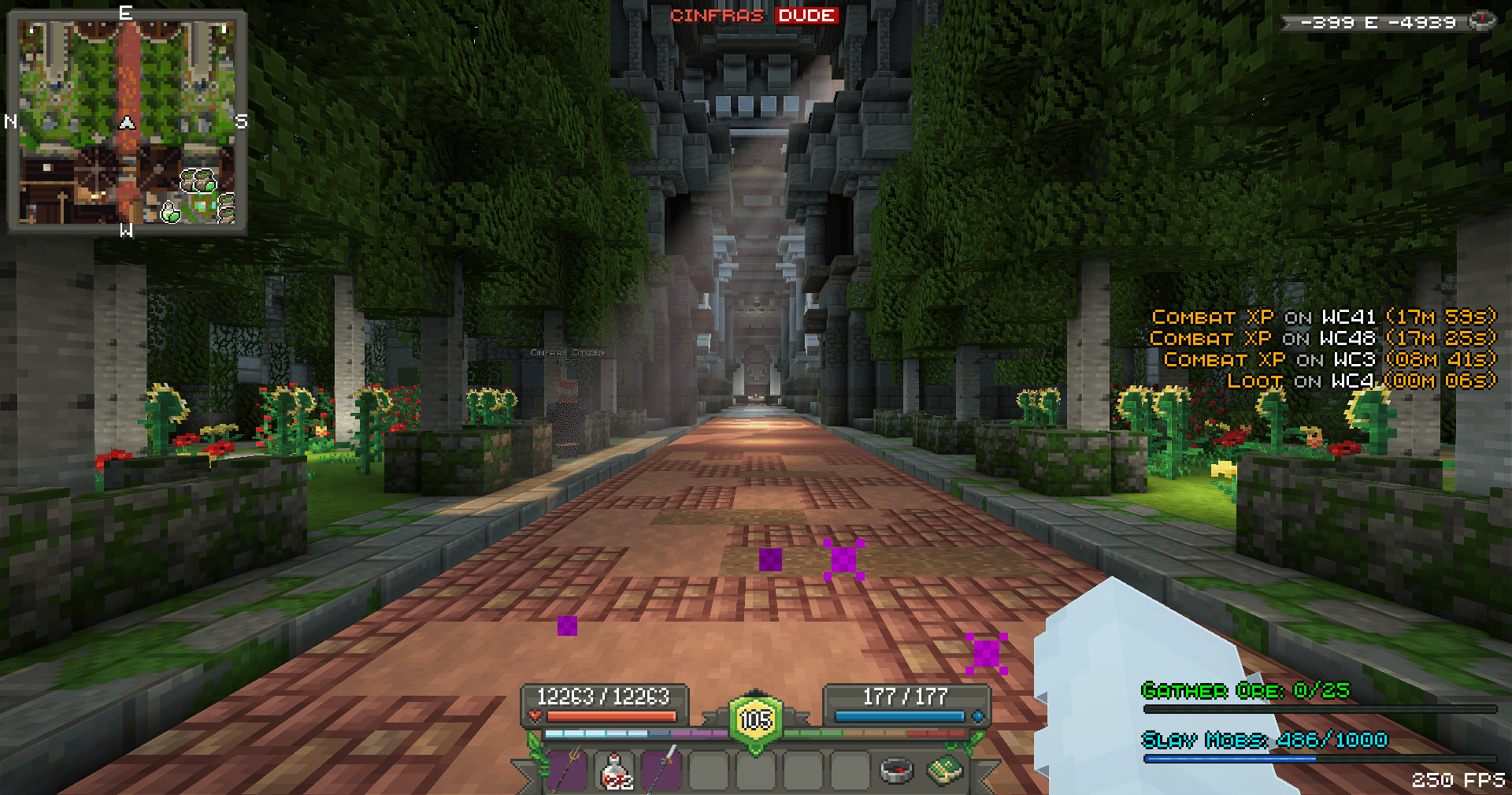Viewport: 1512px width, 795px height.
Task: Open the compass item slot
Action: (895, 770)
